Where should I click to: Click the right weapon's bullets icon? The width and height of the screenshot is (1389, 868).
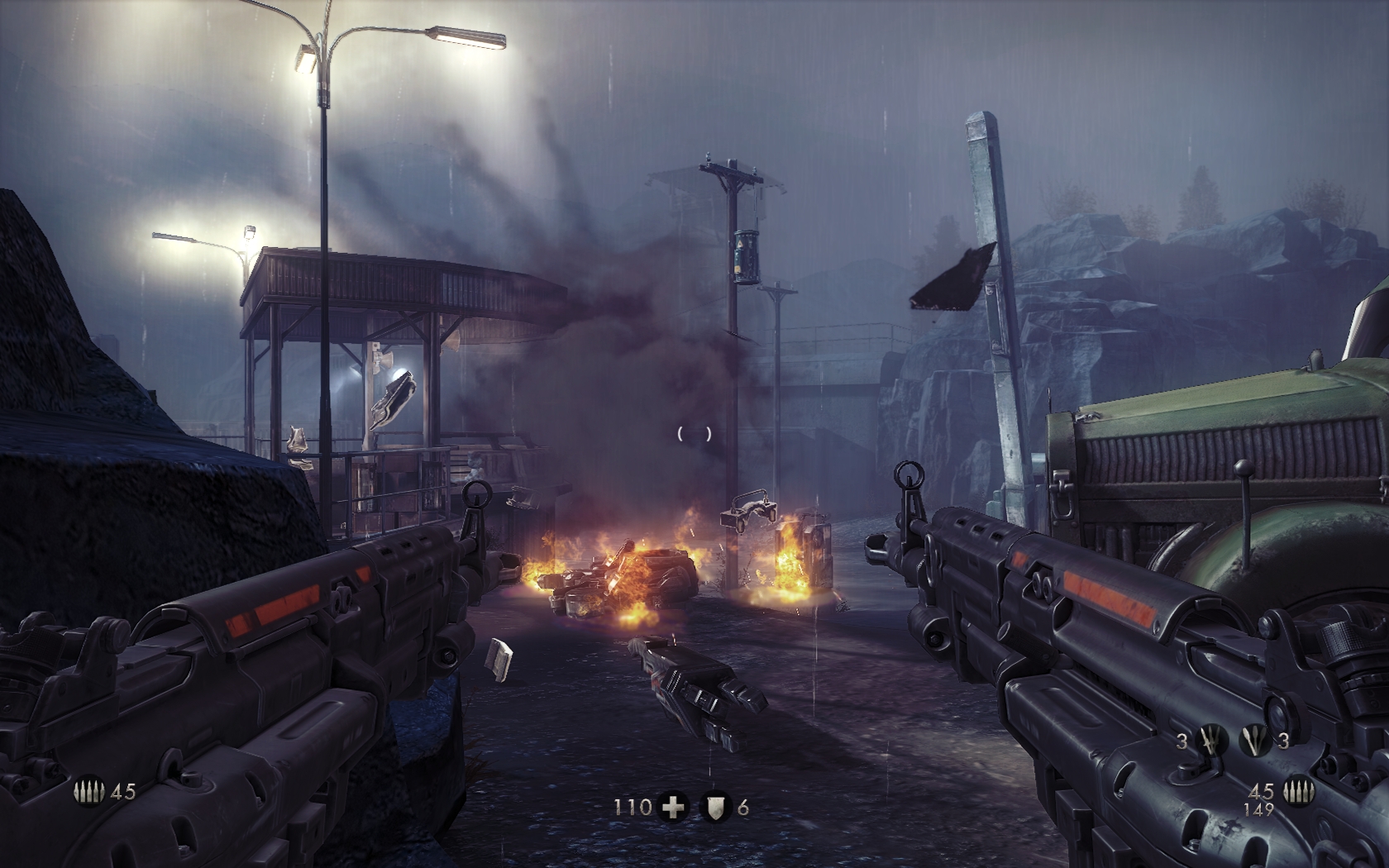1299,791
